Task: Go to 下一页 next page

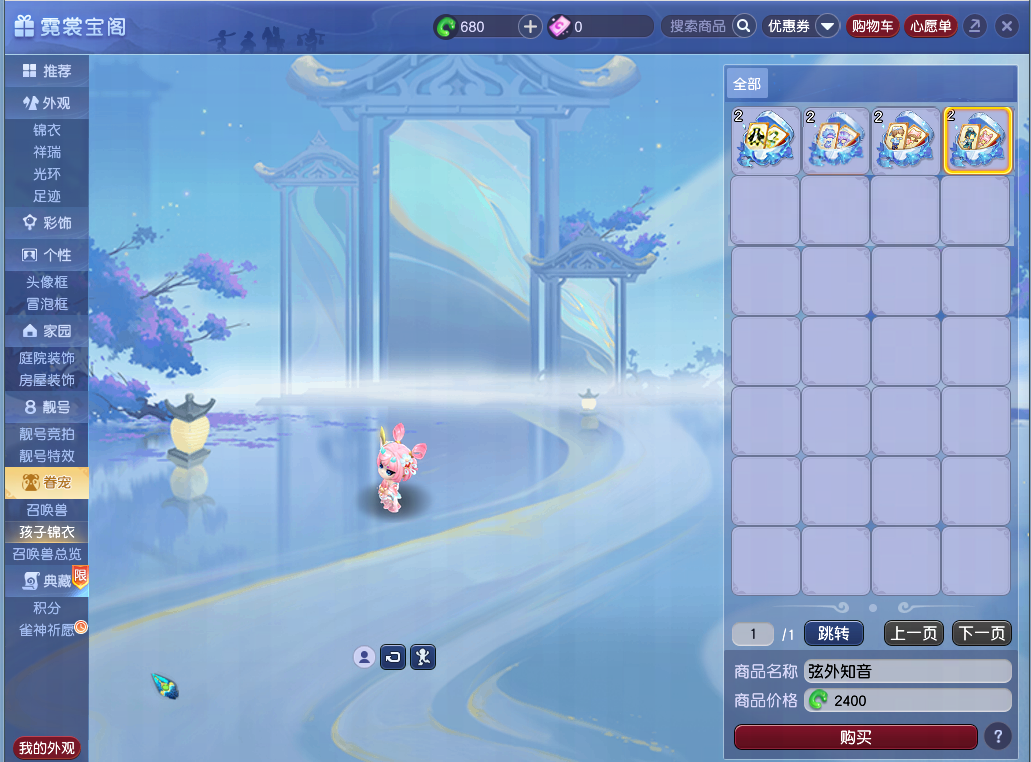Action: tap(981, 633)
